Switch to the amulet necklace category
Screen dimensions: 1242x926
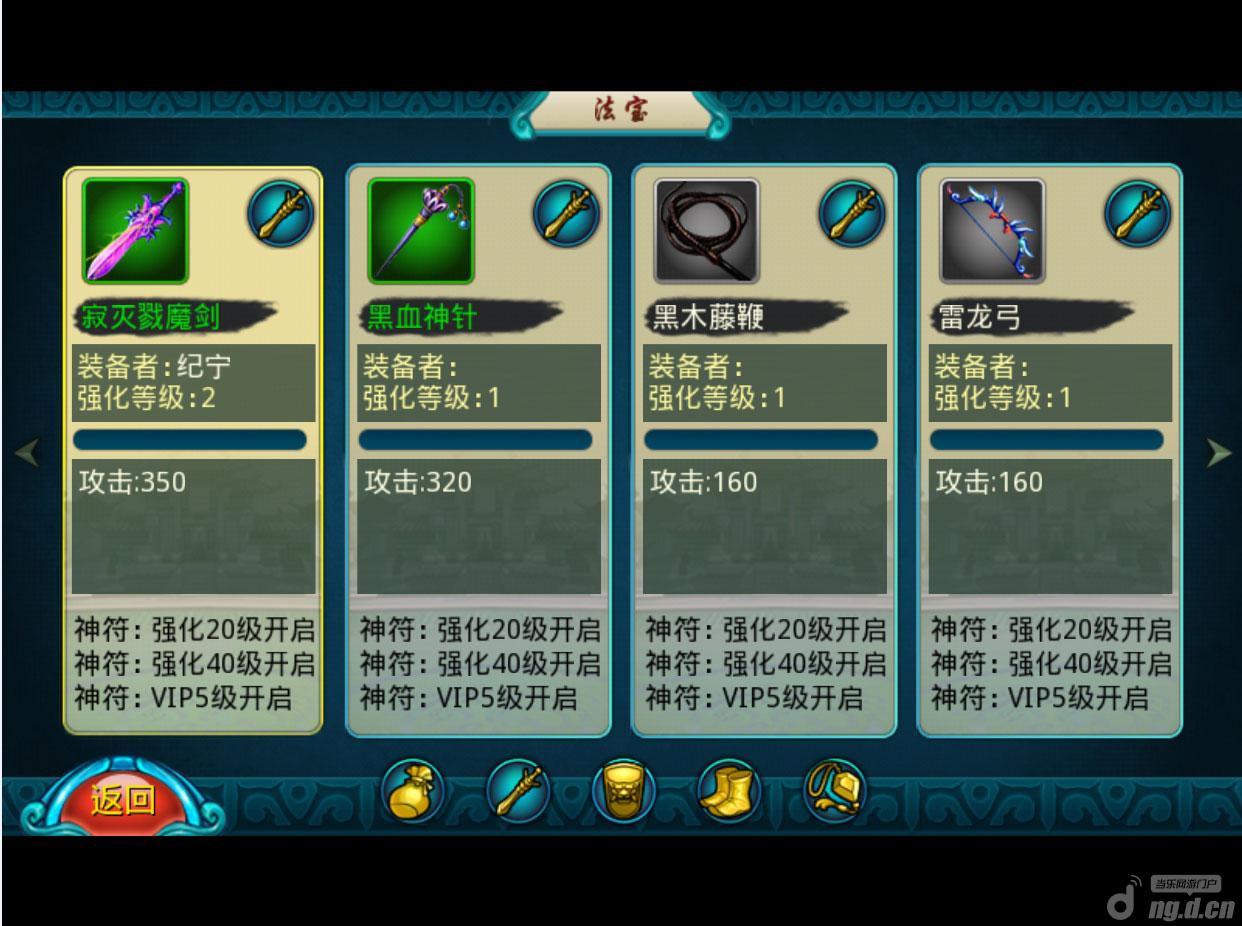[x=835, y=791]
